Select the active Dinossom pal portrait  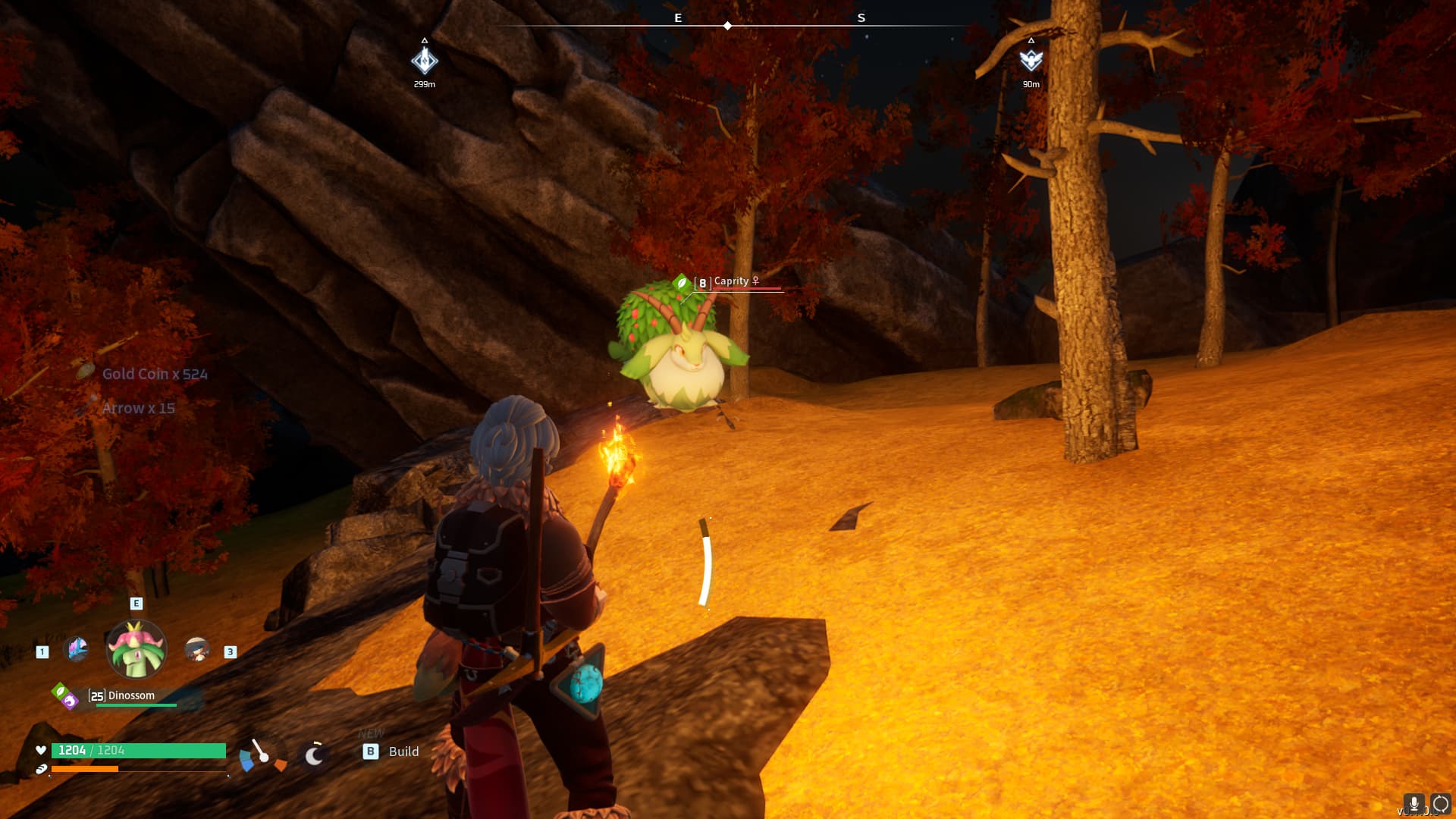[136, 649]
